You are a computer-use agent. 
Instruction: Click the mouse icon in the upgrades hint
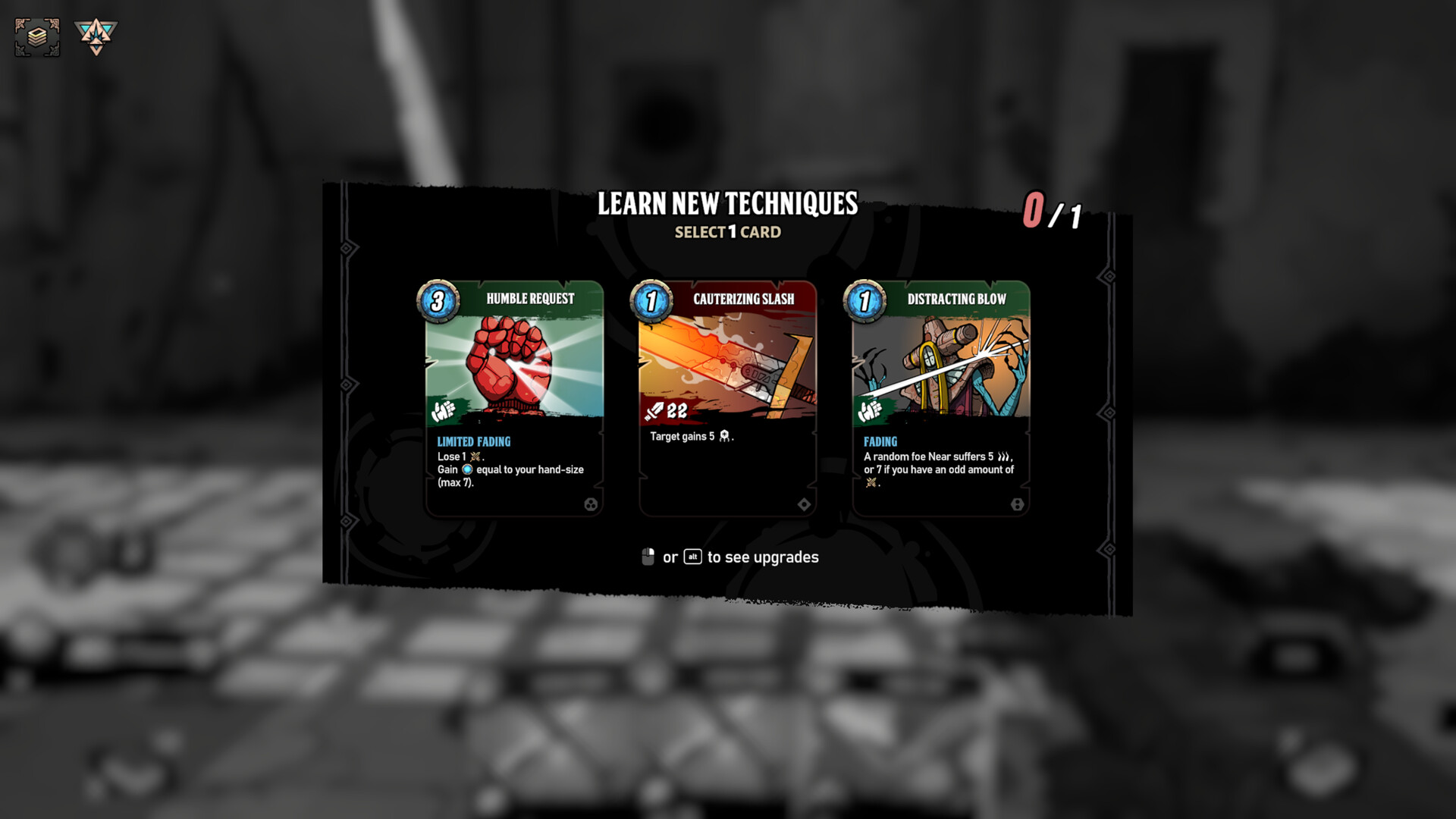pos(647,557)
